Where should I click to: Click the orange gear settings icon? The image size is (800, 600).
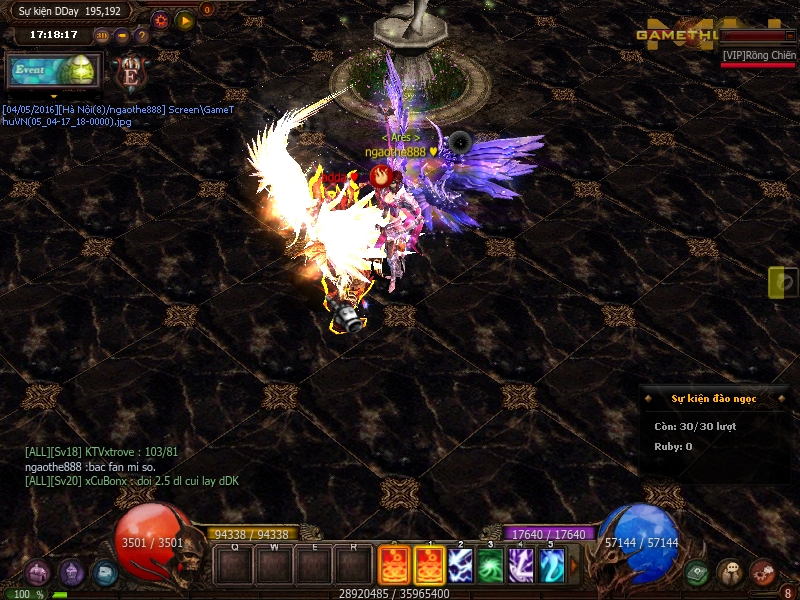tap(161, 19)
